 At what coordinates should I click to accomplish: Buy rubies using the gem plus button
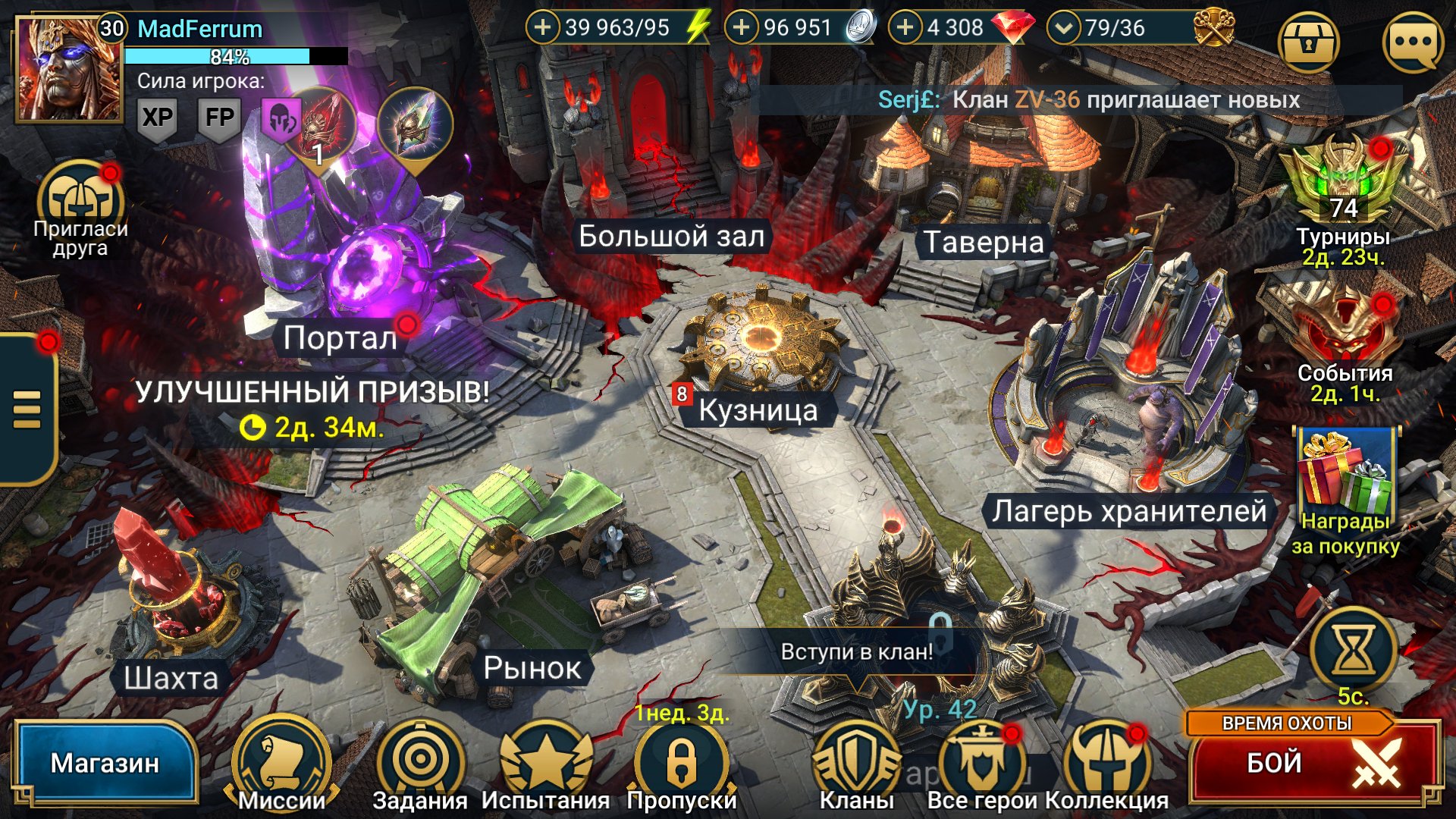[x=905, y=28]
